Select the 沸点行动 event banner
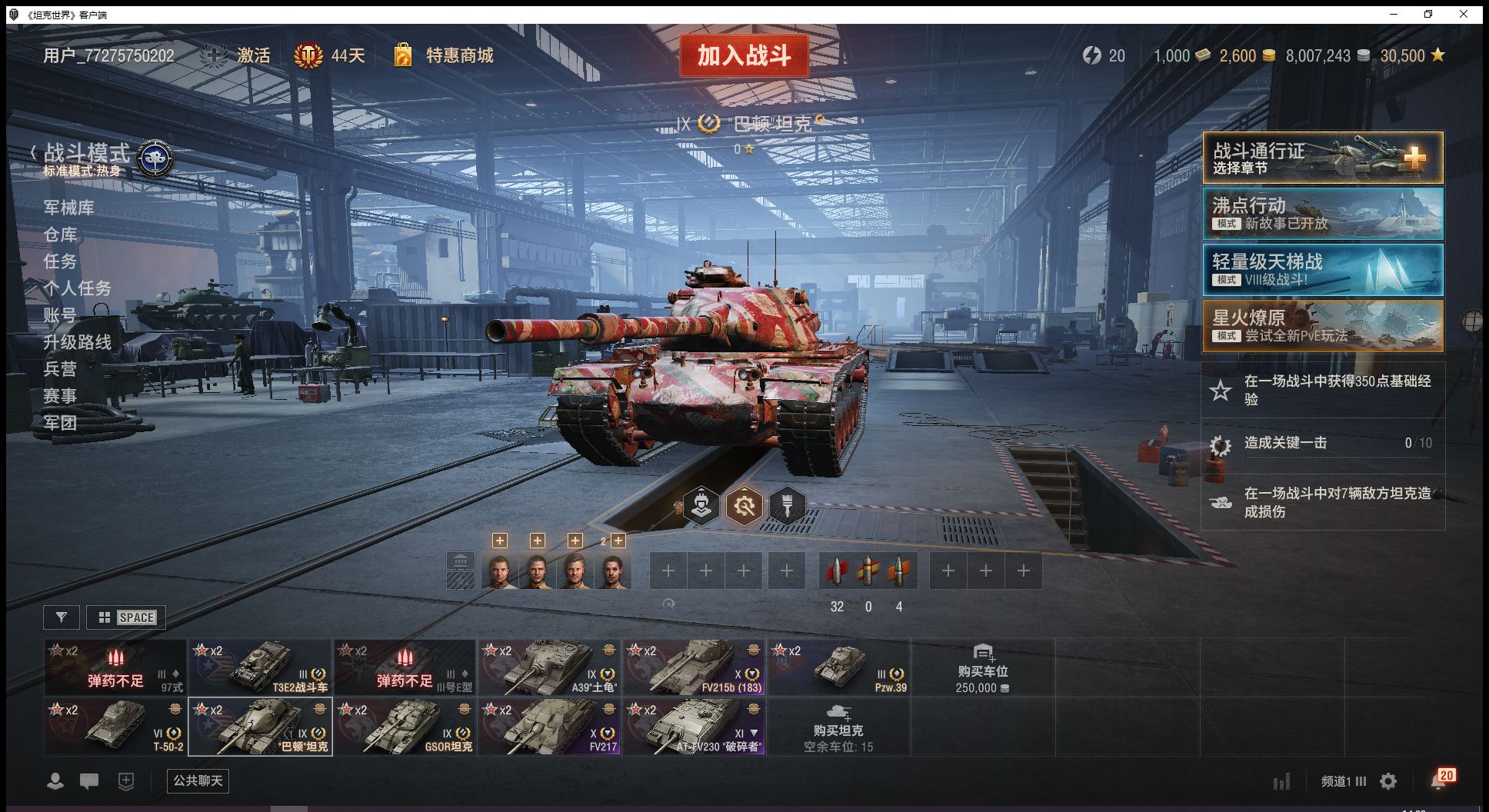The image size is (1489, 812). 1322,214
